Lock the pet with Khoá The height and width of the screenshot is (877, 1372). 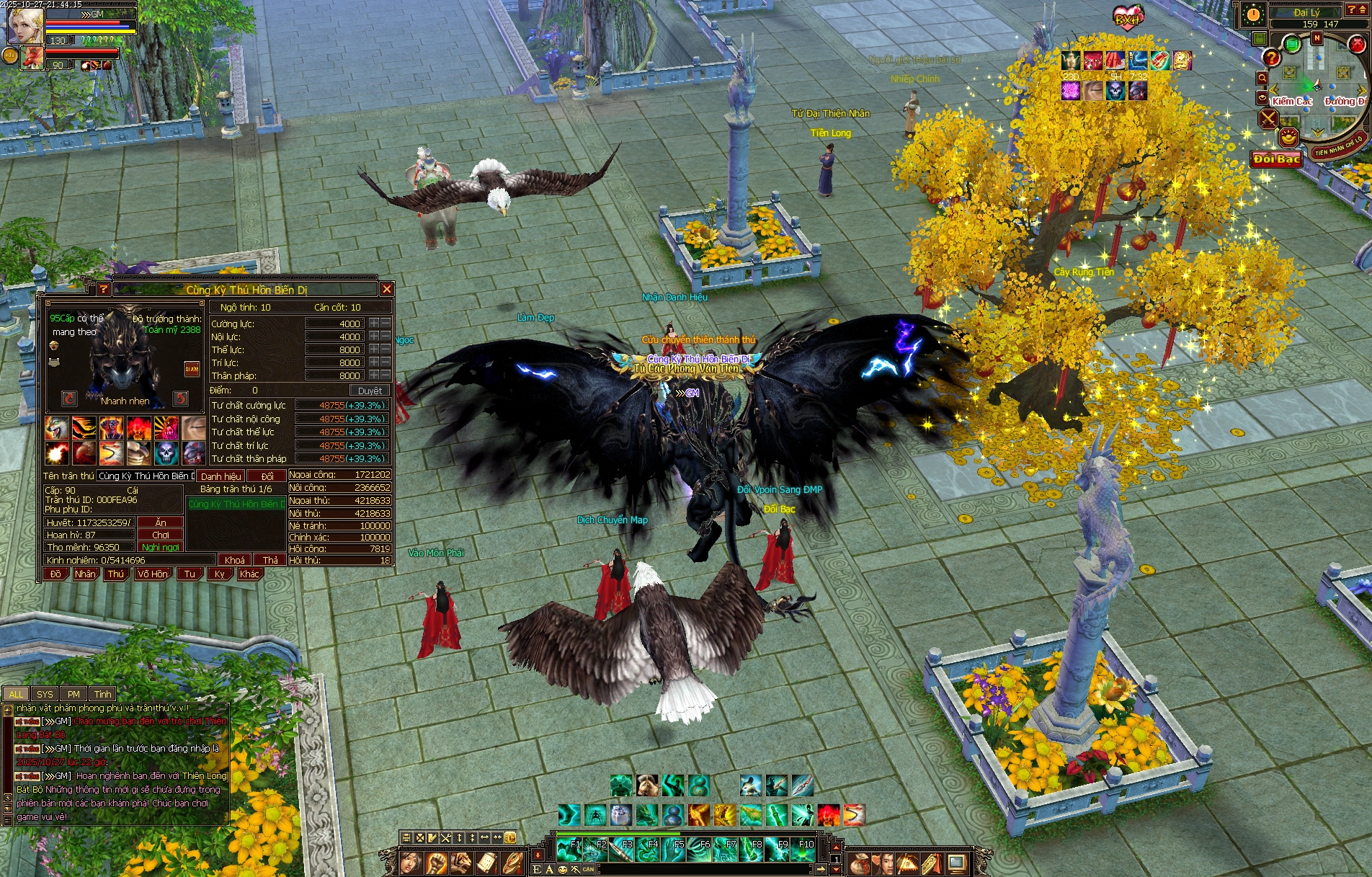[x=235, y=560]
